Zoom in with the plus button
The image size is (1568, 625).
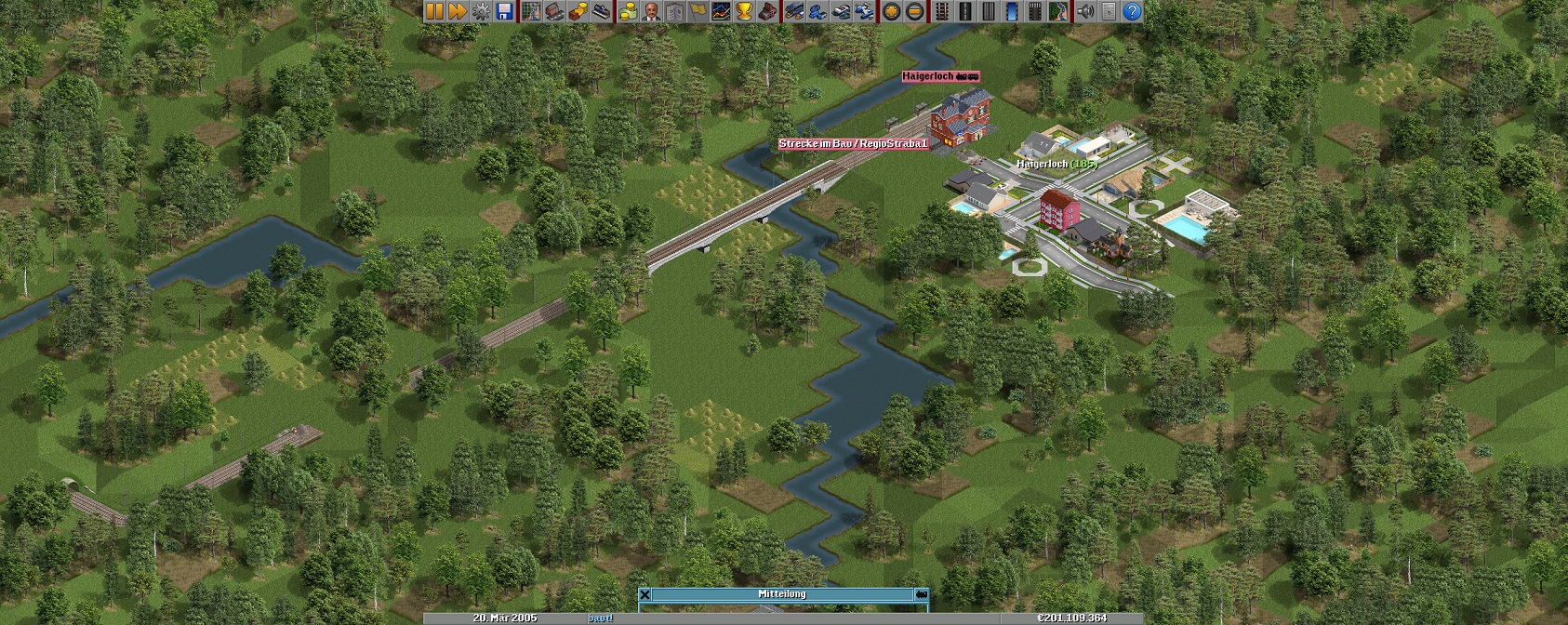(891, 11)
